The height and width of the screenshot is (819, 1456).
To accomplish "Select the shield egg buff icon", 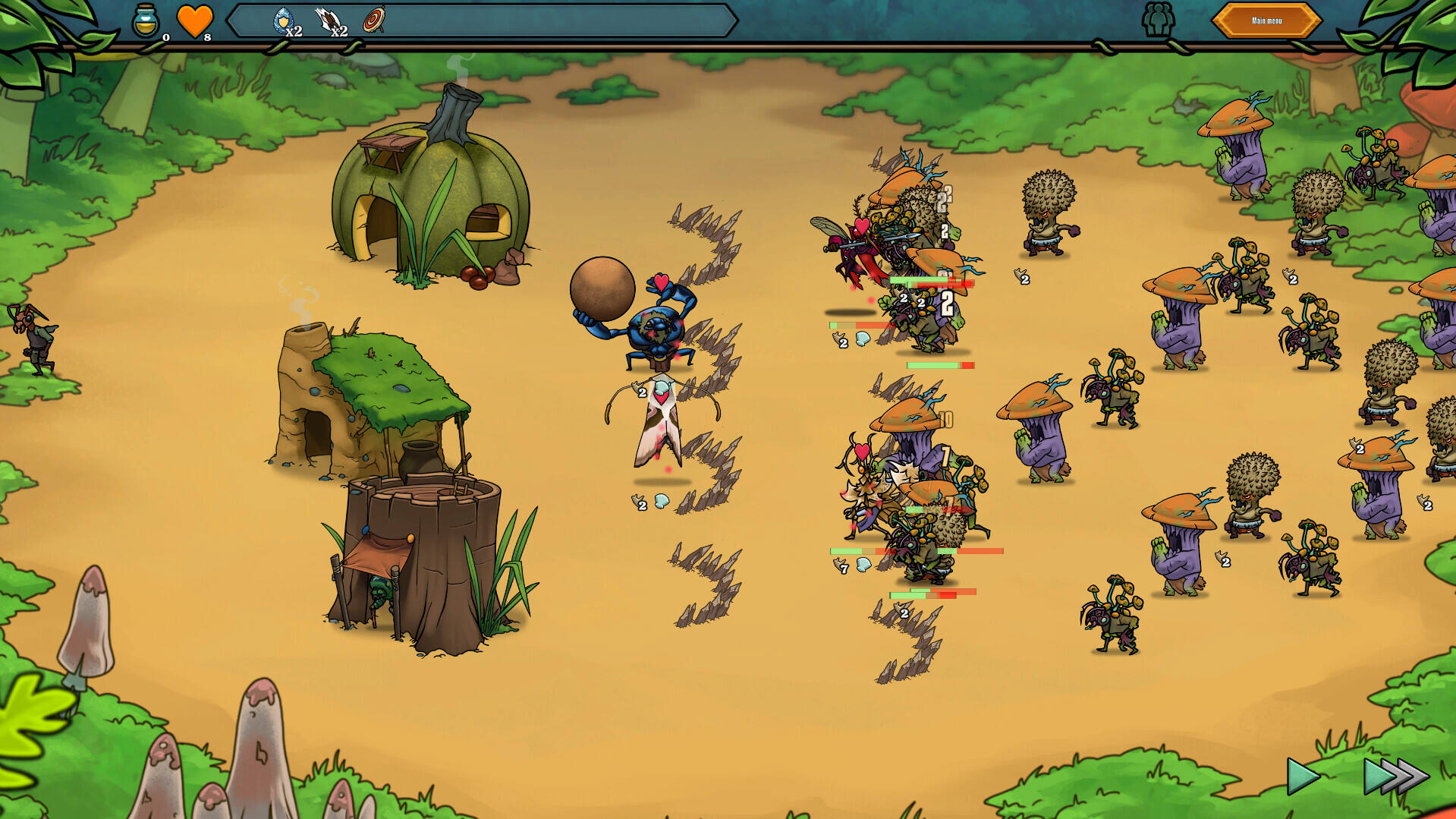I will [285, 20].
